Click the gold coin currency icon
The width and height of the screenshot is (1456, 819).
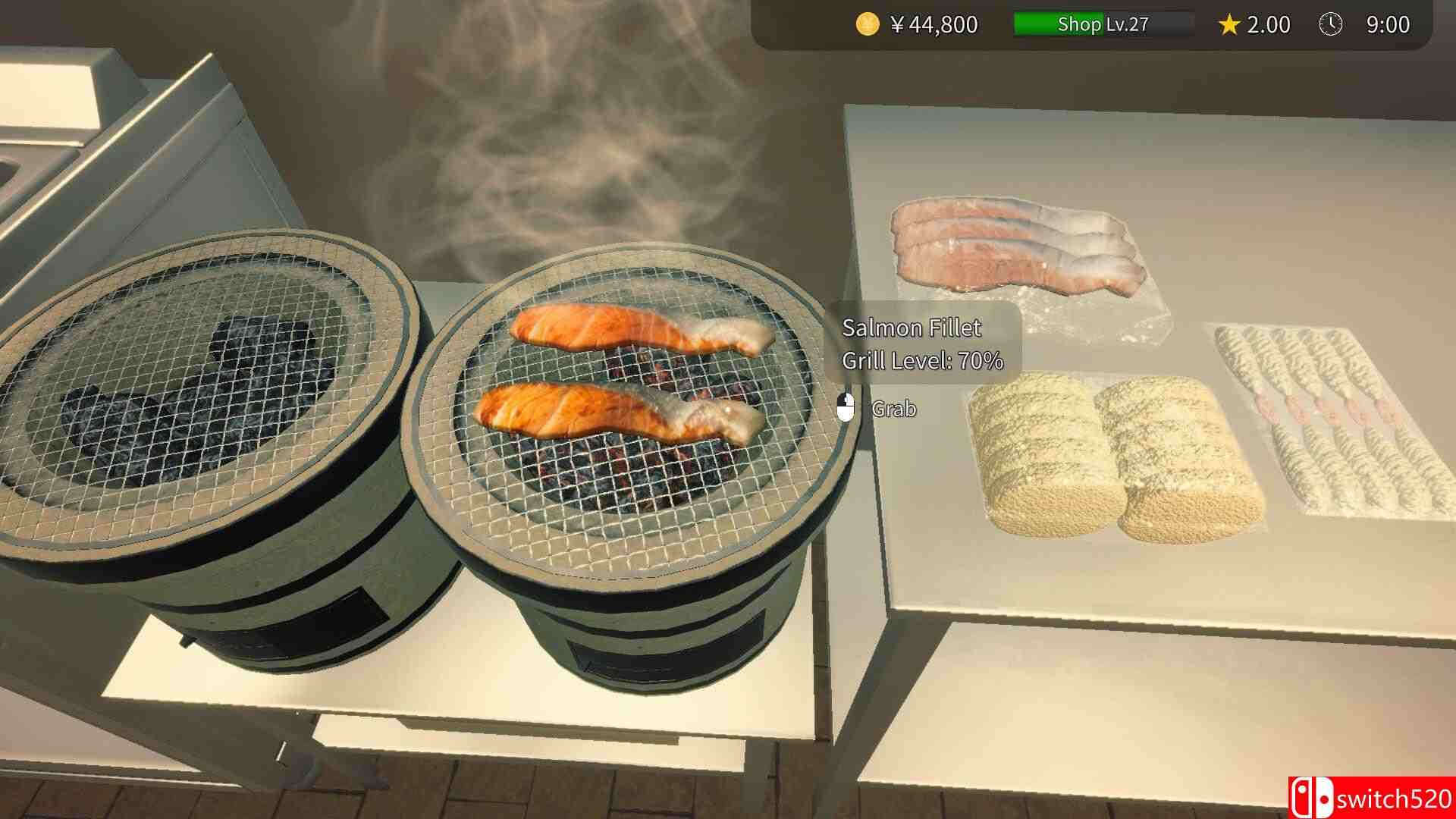point(865,24)
